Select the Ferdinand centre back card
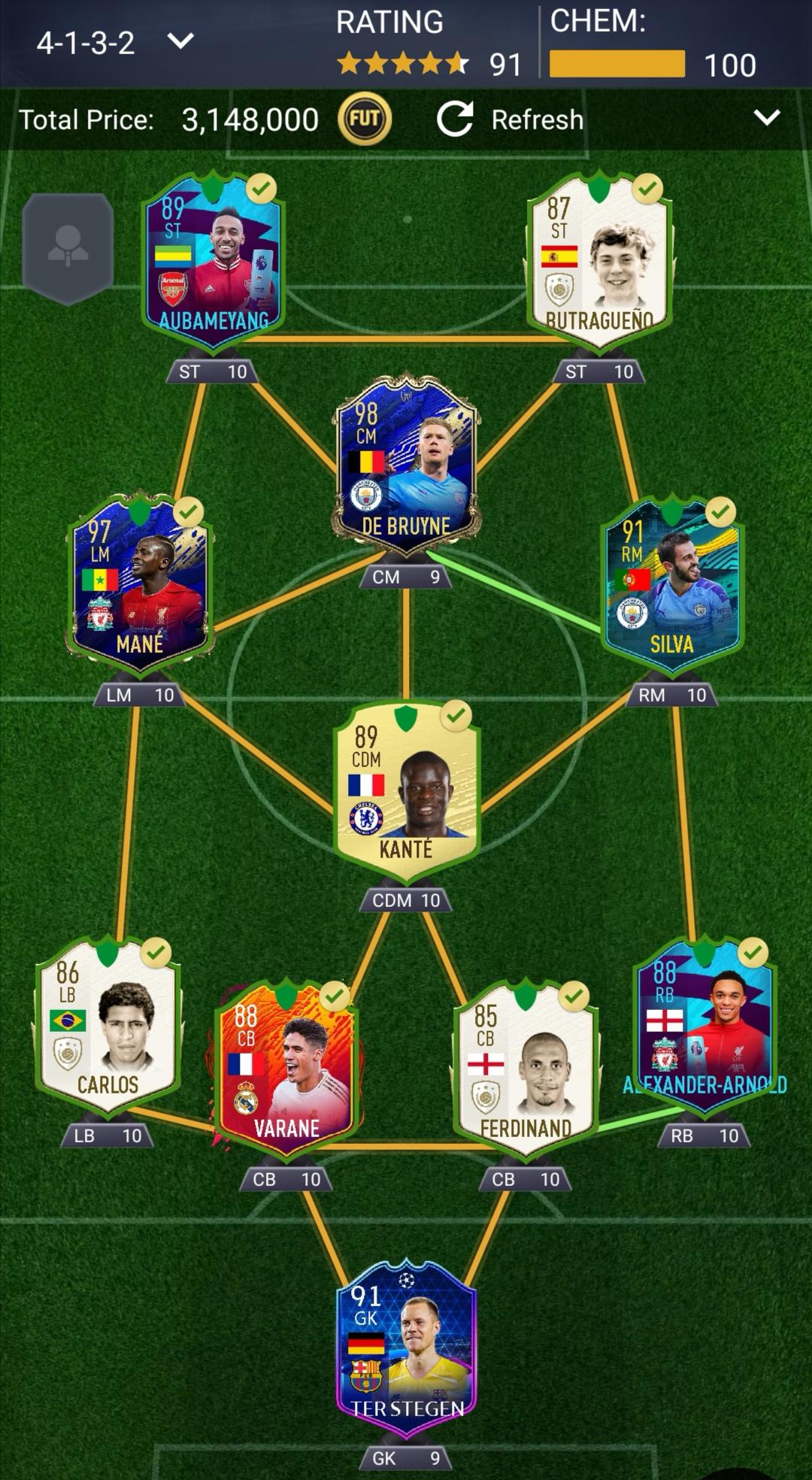 click(526, 1068)
